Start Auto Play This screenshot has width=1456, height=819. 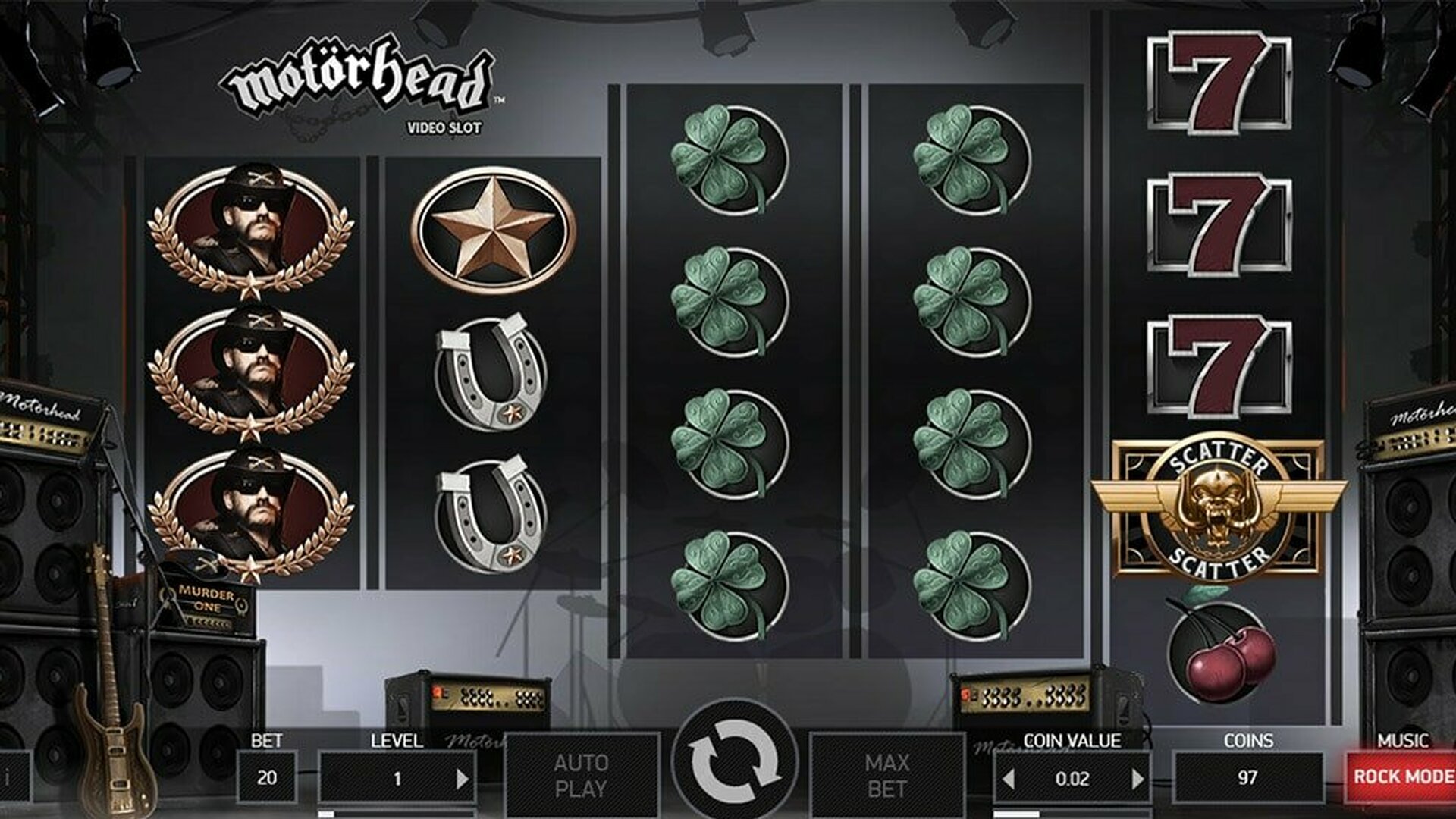[581, 775]
